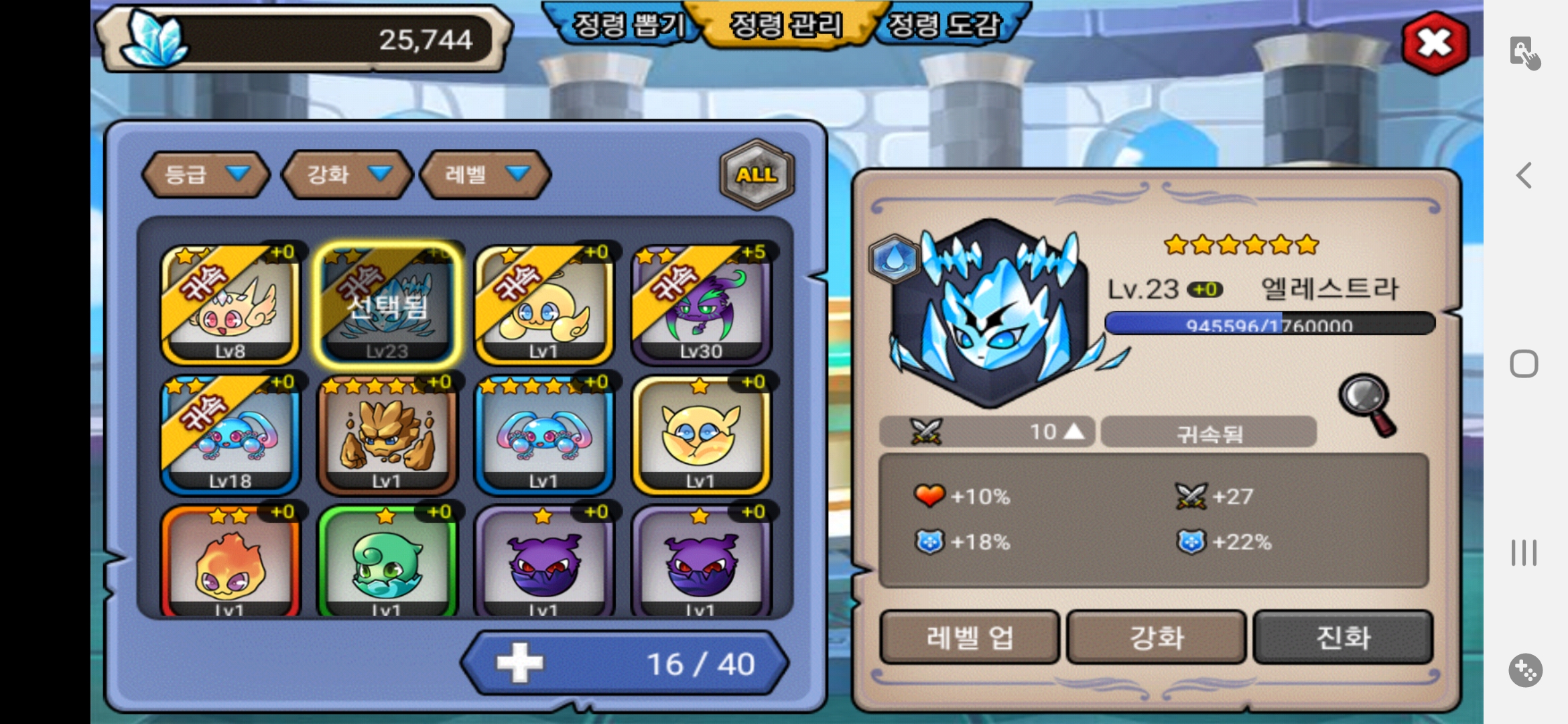Screen dimensions: 1568x724
Task: Tap the Android back arrow
Action: point(1524,176)
